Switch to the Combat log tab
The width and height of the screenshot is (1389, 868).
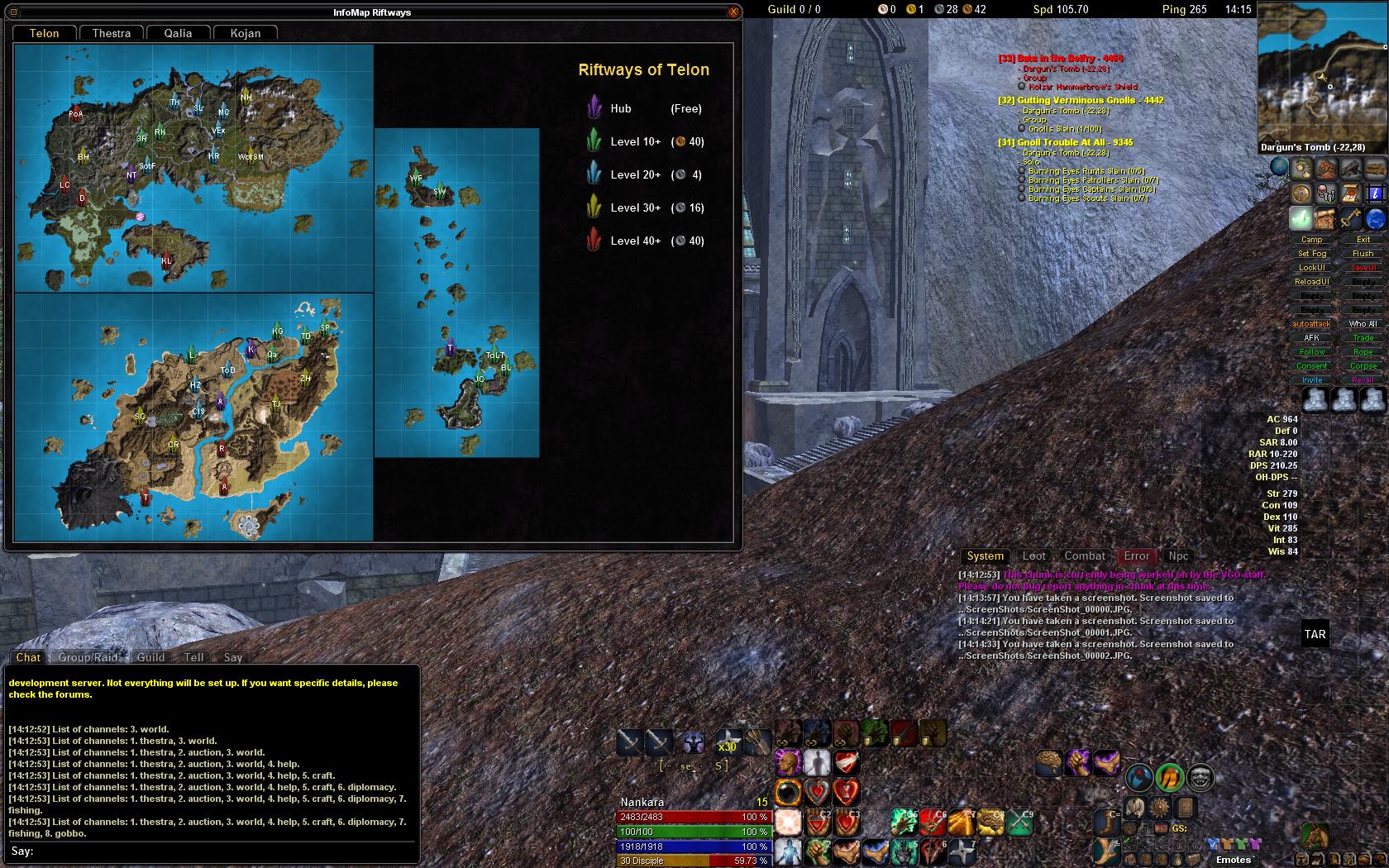[x=1085, y=556]
